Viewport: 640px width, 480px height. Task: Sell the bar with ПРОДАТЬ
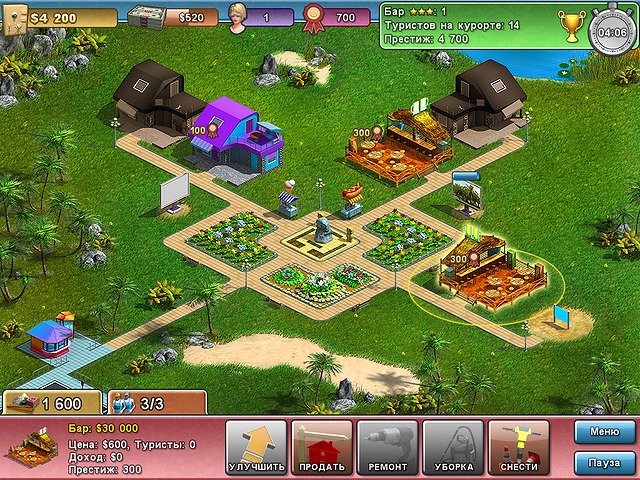[x=322, y=447]
